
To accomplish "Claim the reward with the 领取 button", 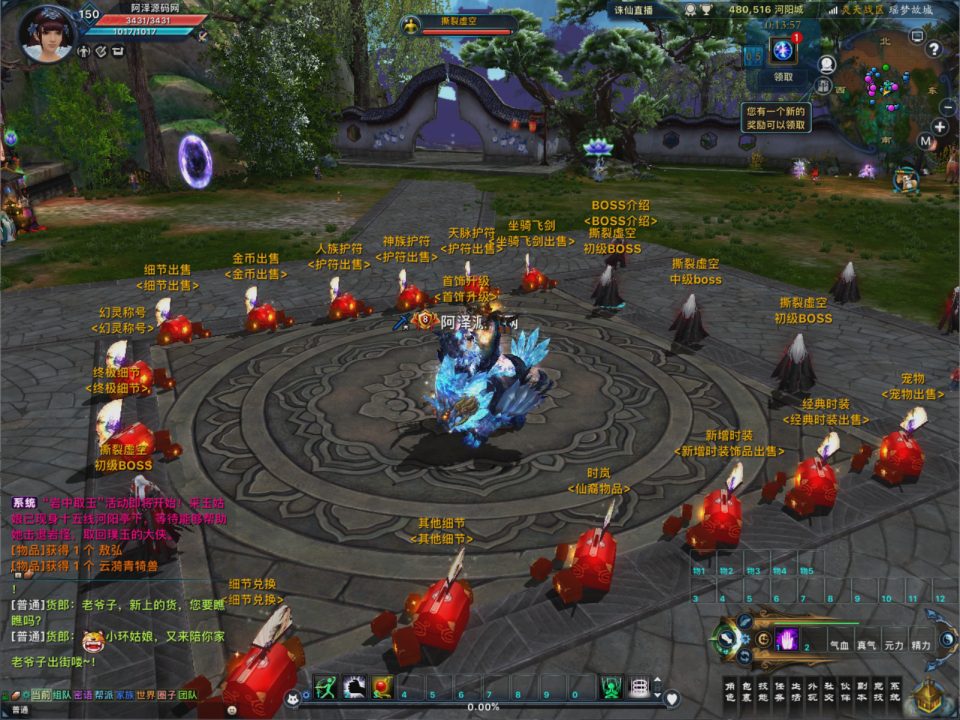I will tap(783, 76).
